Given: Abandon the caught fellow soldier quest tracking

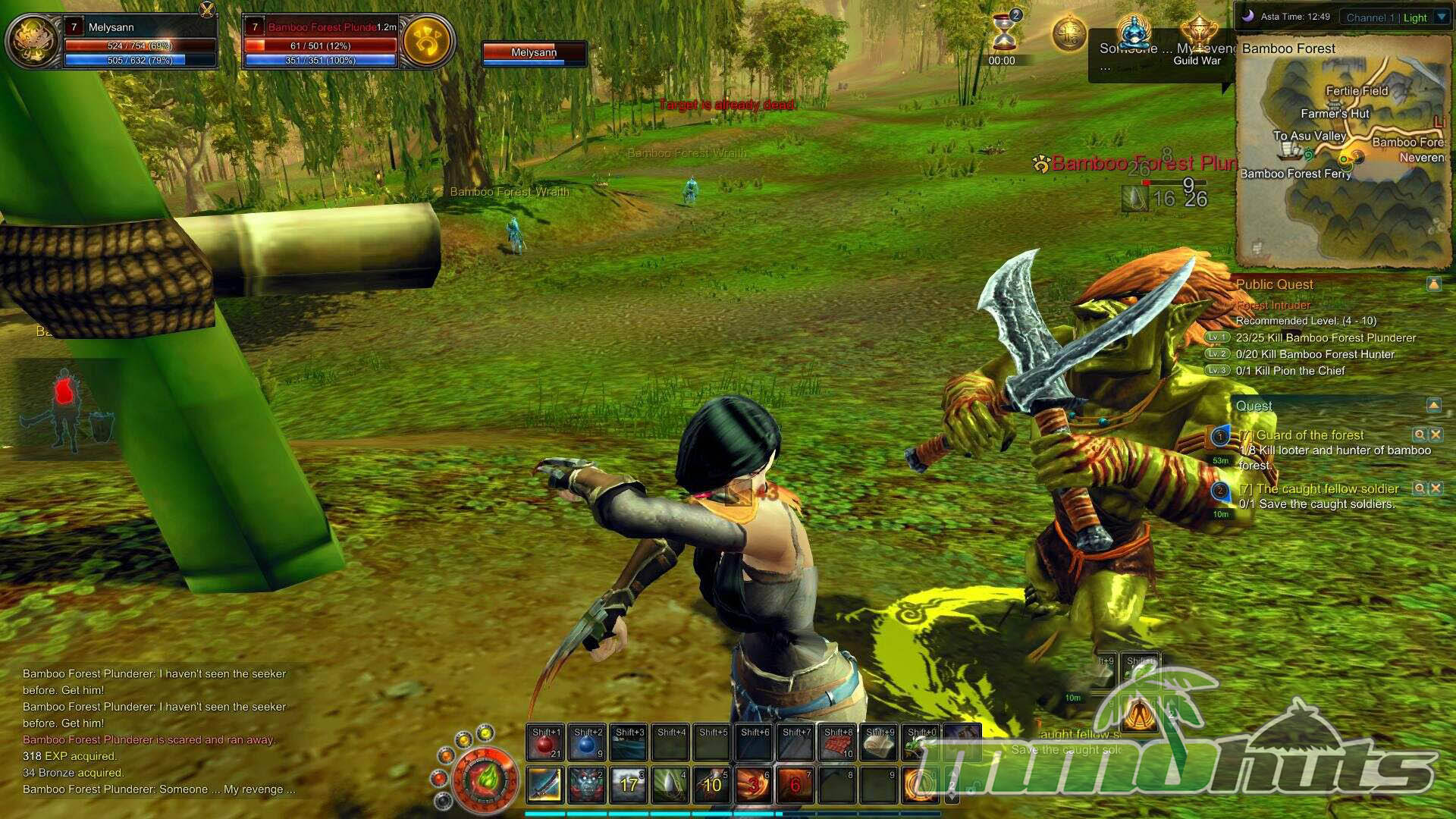Looking at the screenshot, I should tap(1436, 488).
